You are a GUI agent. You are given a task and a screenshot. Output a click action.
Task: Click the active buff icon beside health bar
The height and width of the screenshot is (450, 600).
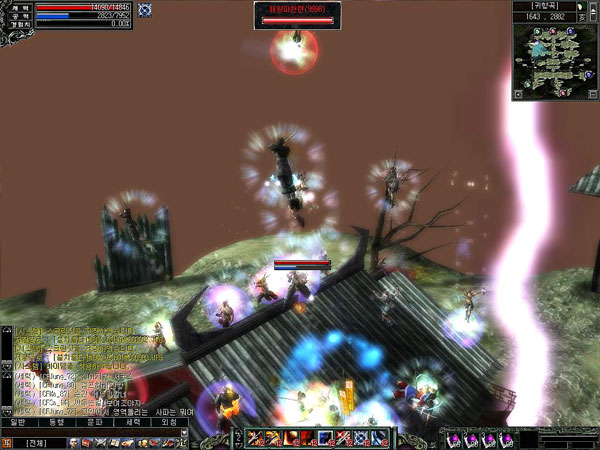tap(144, 10)
